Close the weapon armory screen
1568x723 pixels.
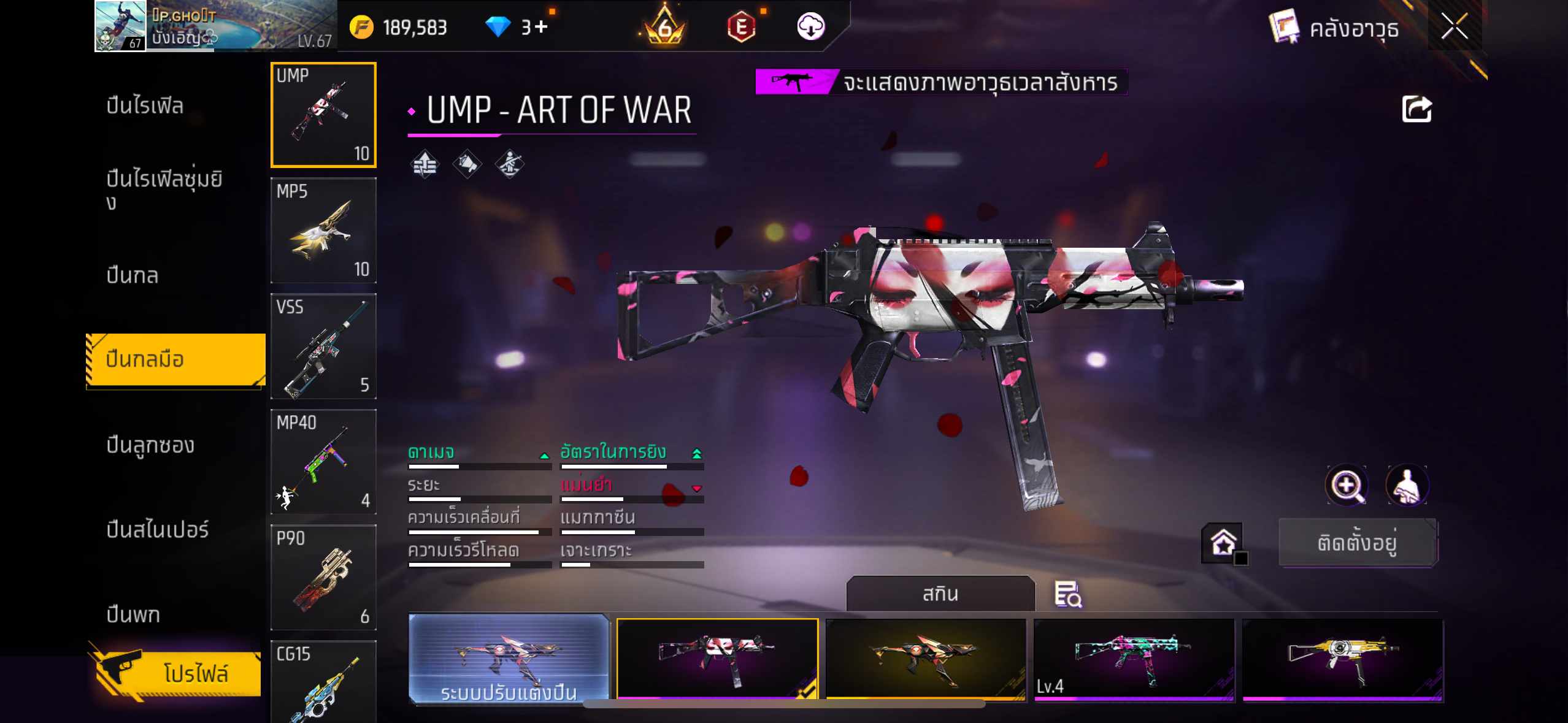pos(1454,27)
